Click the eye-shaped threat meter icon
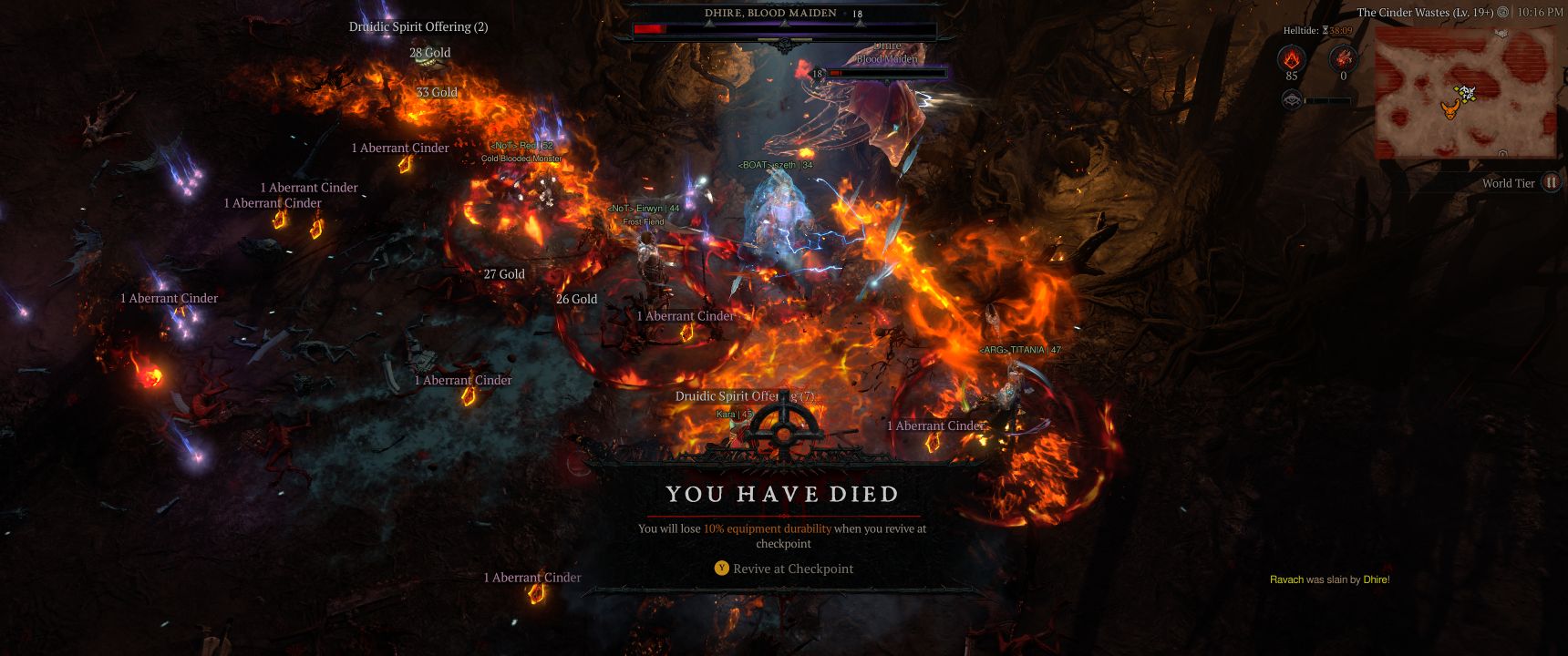This screenshot has width=1568, height=656. tap(1291, 100)
